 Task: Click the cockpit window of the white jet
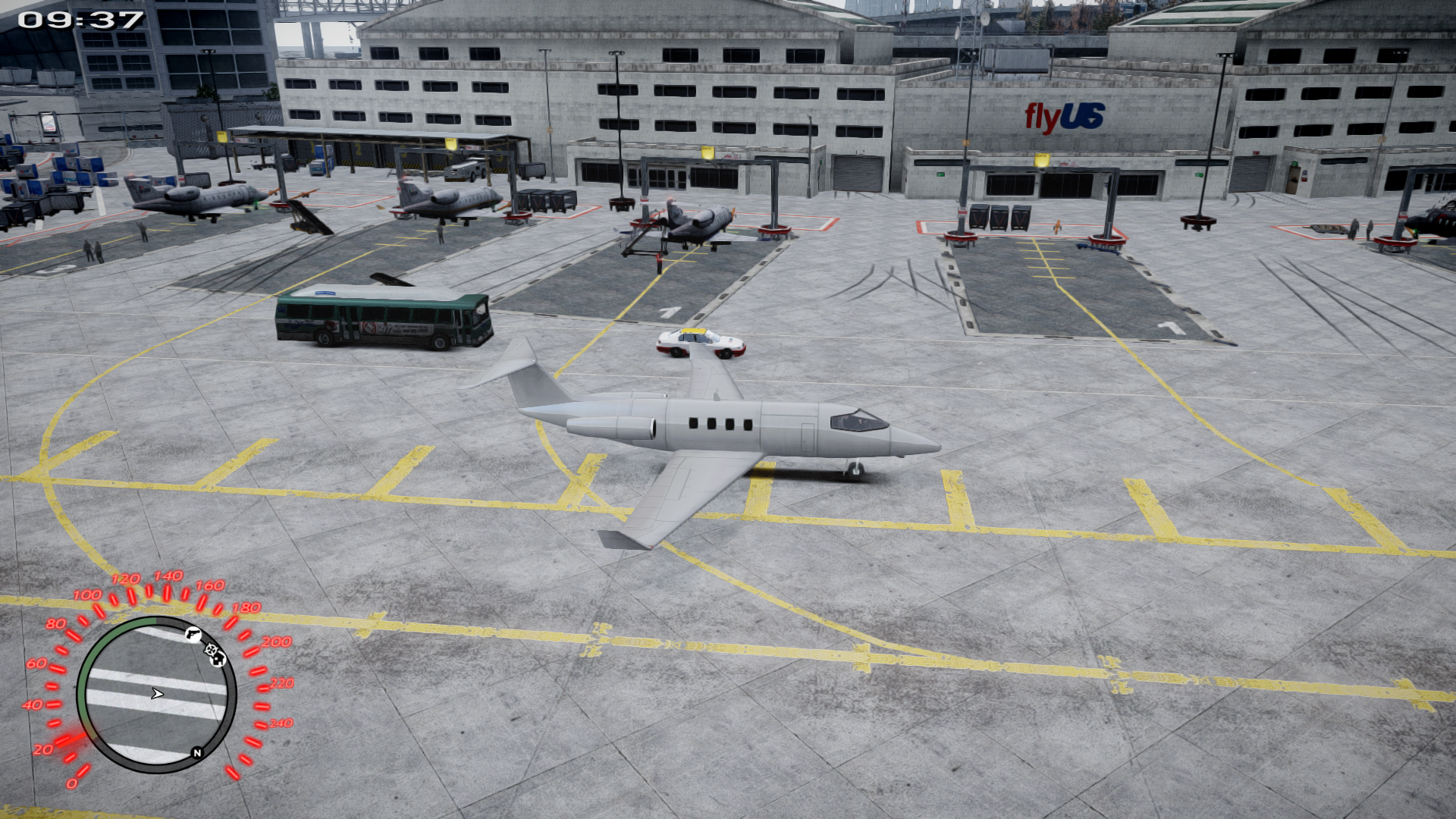(857, 419)
